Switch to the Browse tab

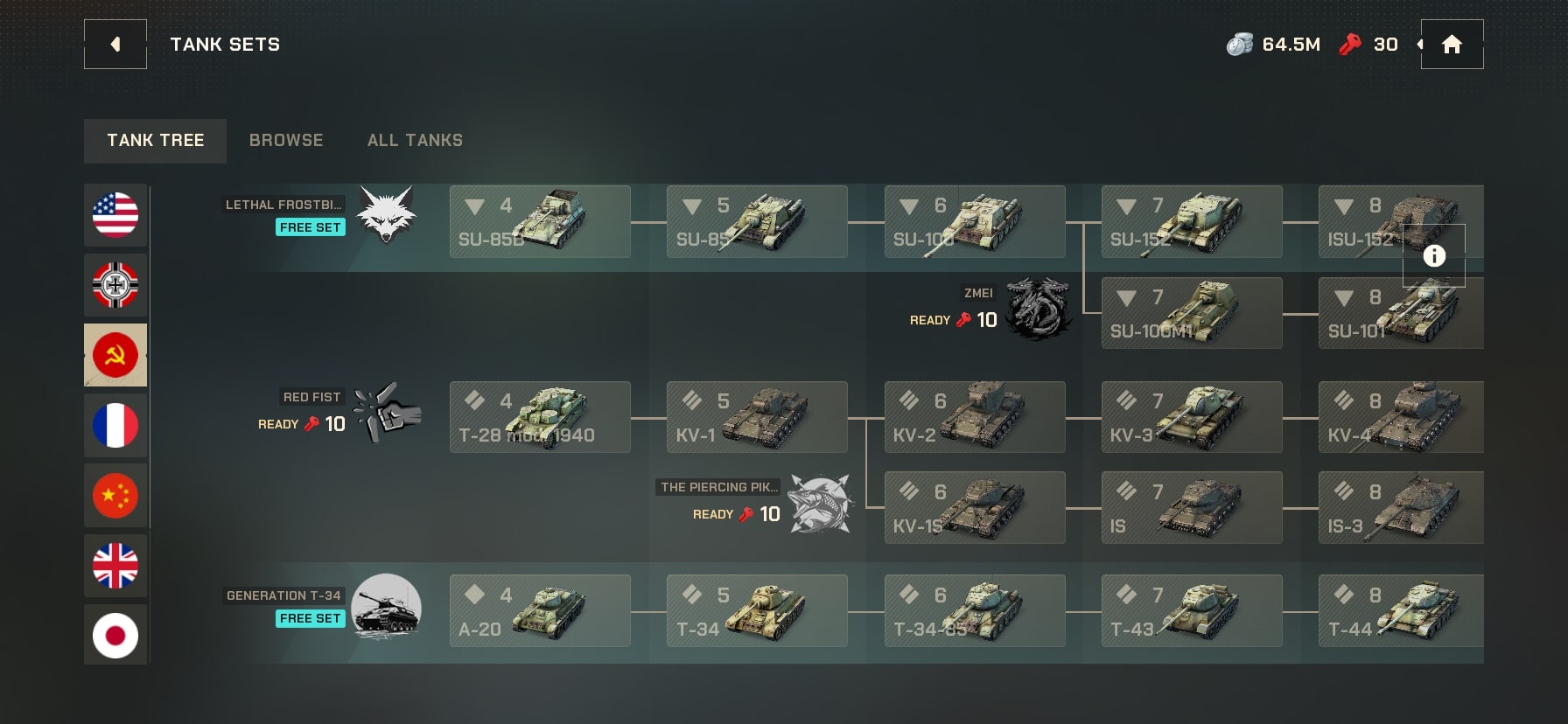(x=286, y=141)
